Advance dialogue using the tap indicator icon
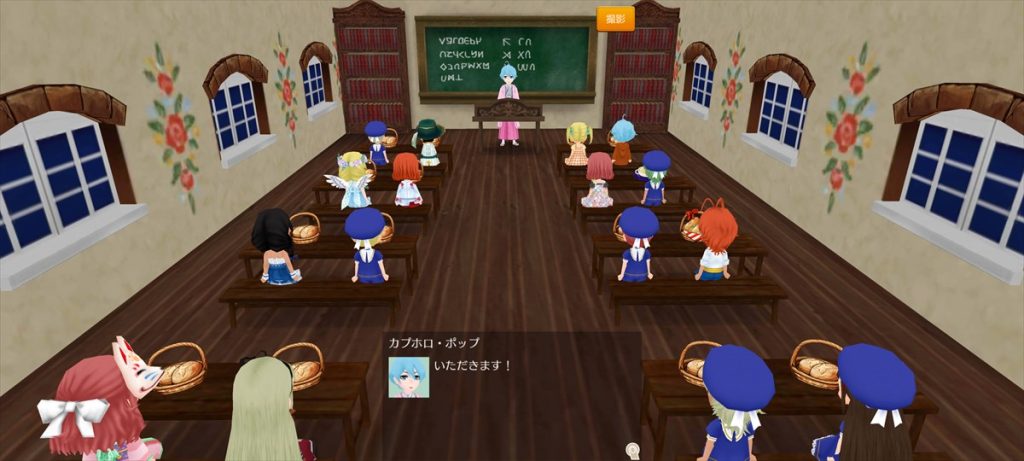1024x461 pixels. pyautogui.click(x=632, y=450)
